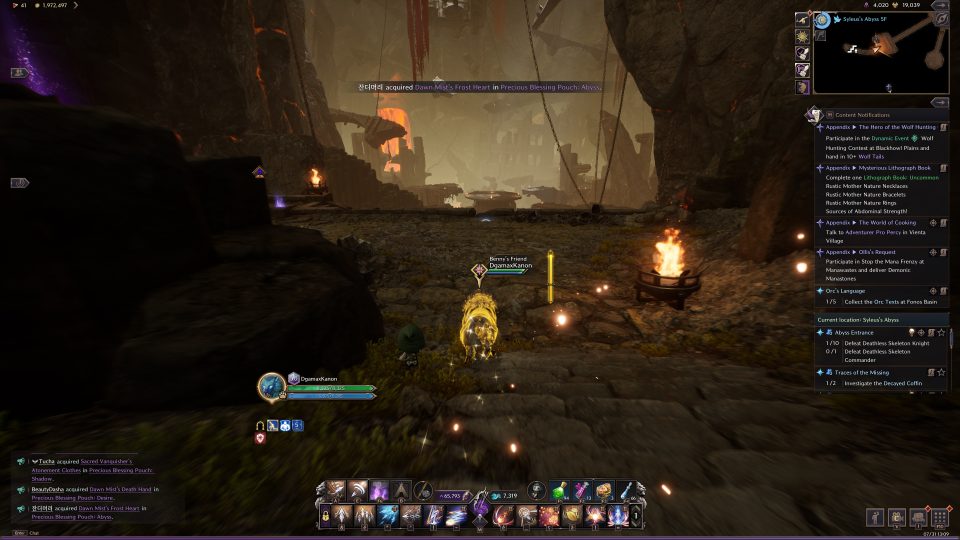
Task: Select the Mysterious Lithograph Book quest
Action: [x=880, y=168]
